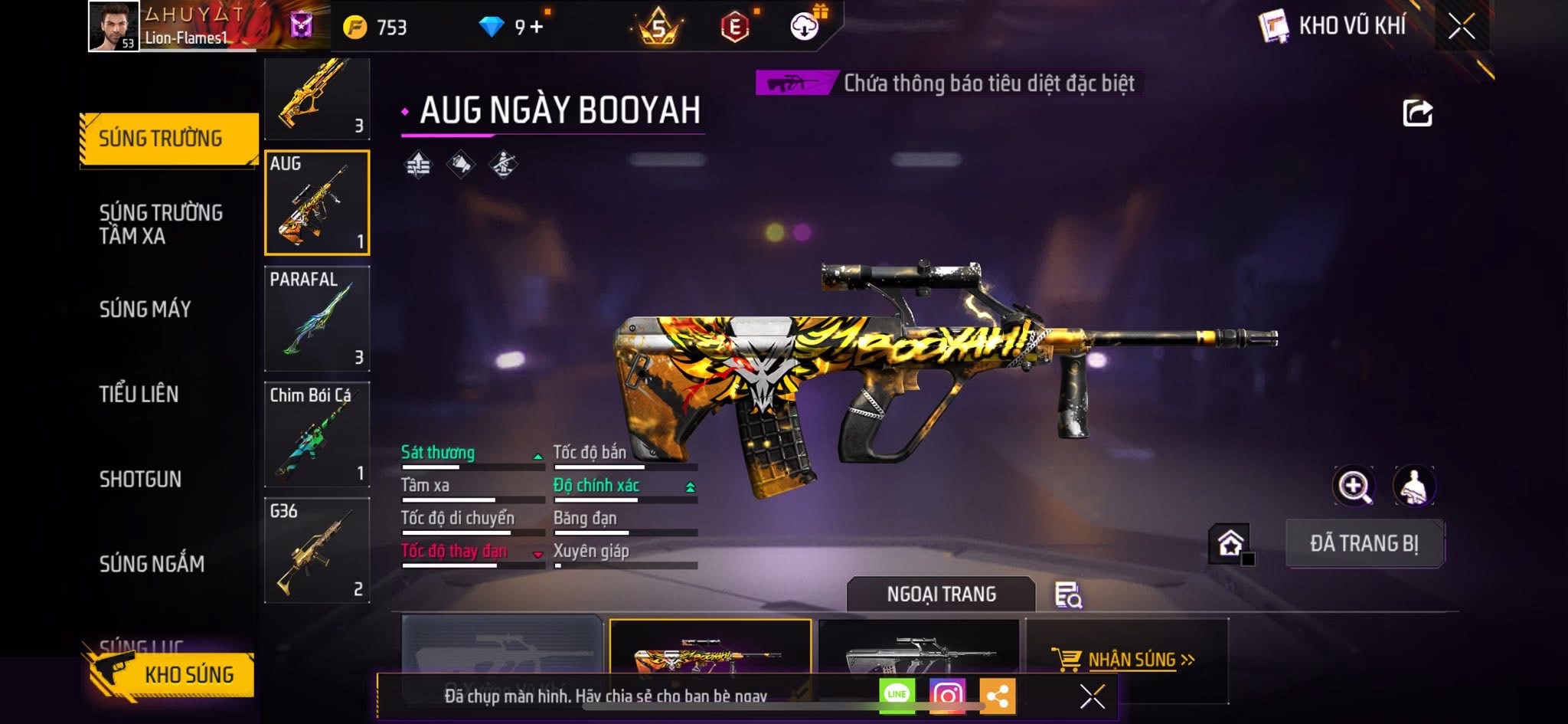Zoom in with the magnifier icon
Image resolution: width=1568 pixels, height=724 pixels.
(1354, 486)
